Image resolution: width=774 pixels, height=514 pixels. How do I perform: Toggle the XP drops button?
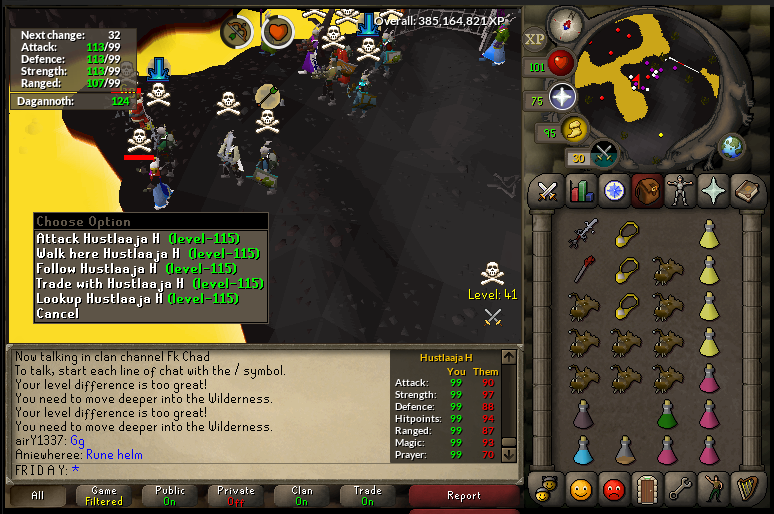click(x=535, y=38)
